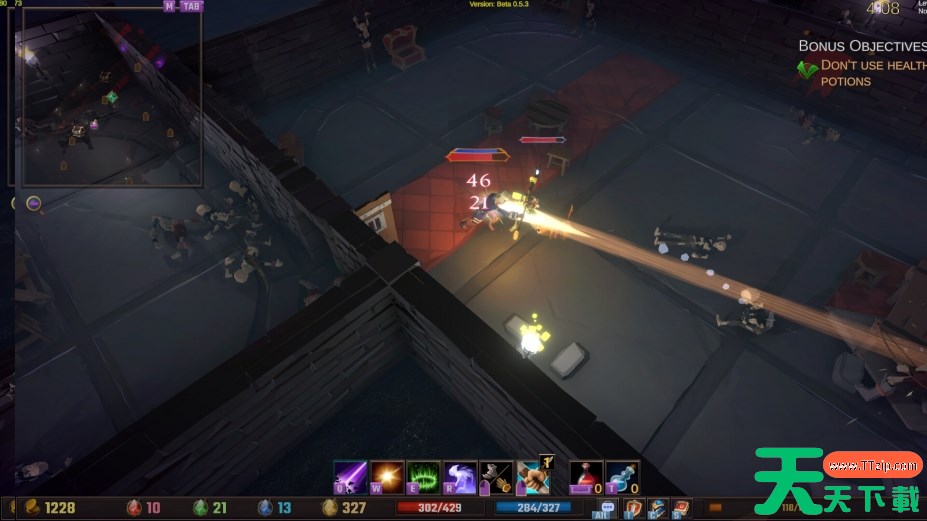Viewport: 927px width, 521px height.
Task: Use the green ring ability
Action: (x=424, y=476)
